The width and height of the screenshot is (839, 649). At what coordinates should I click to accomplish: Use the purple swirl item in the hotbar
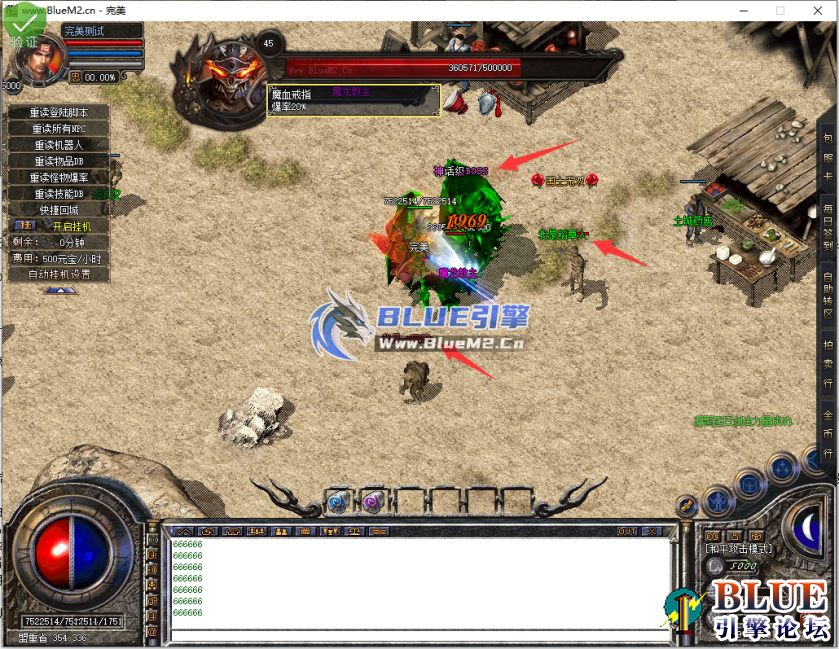pyautogui.click(x=372, y=502)
